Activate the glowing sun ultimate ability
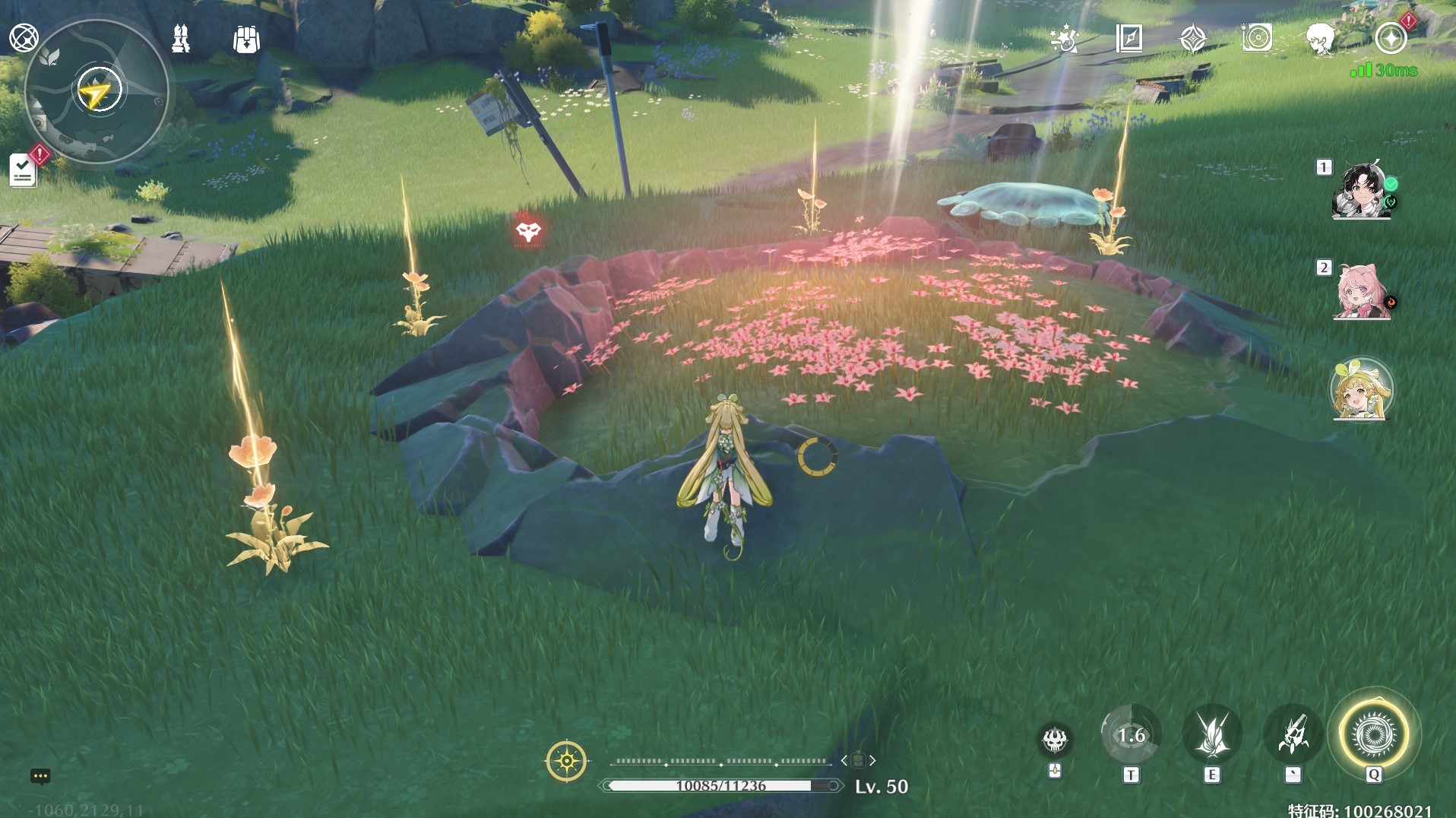The height and width of the screenshot is (818, 1456). tap(1373, 735)
